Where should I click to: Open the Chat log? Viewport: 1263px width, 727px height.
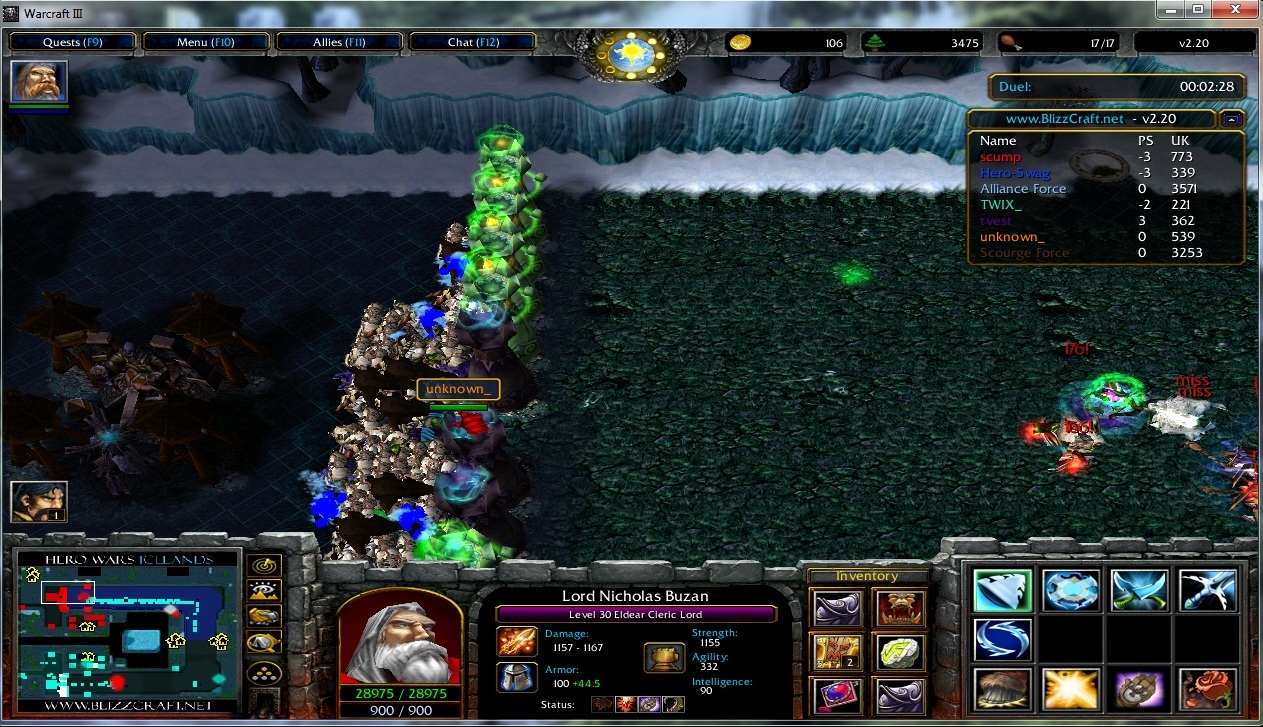(473, 42)
